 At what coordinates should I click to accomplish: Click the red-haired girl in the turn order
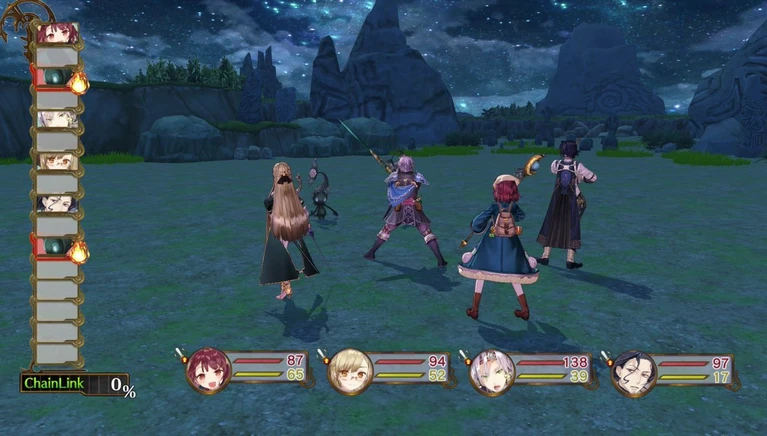click(x=56, y=34)
